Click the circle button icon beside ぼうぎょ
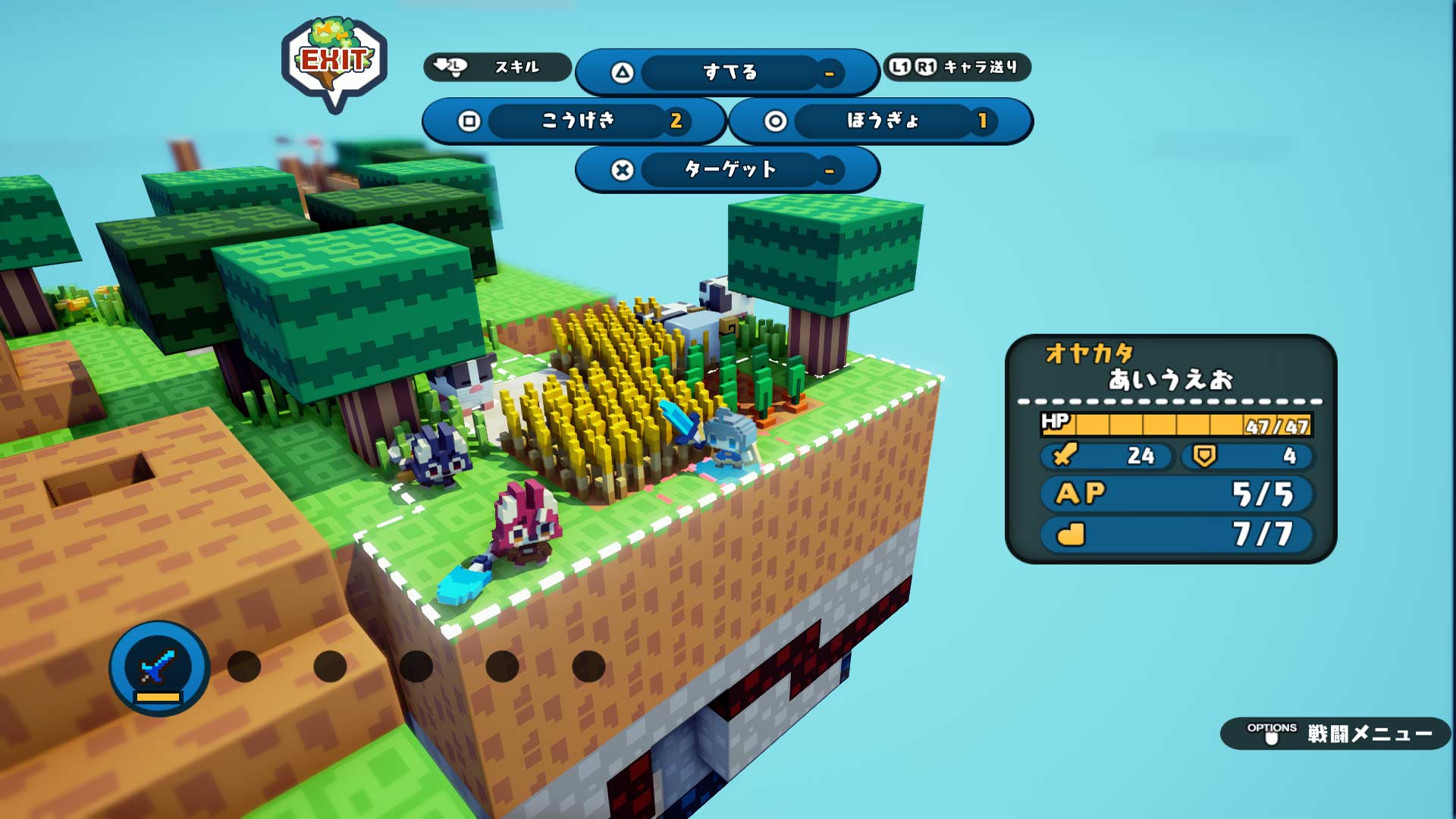Image resolution: width=1456 pixels, height=819 pixels. pyautogui.click(x=773, y=121)
